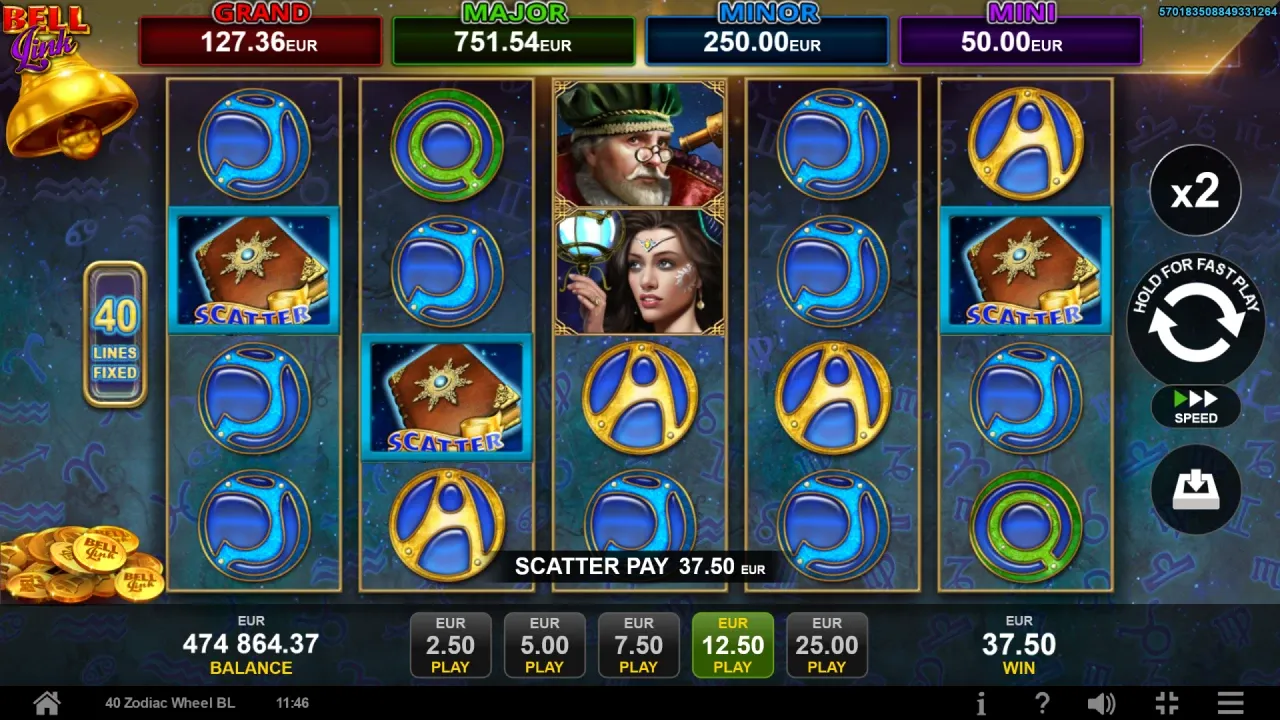
Task: Toggle the Speed fast-forward control
Action: [x=1195, y=406]
